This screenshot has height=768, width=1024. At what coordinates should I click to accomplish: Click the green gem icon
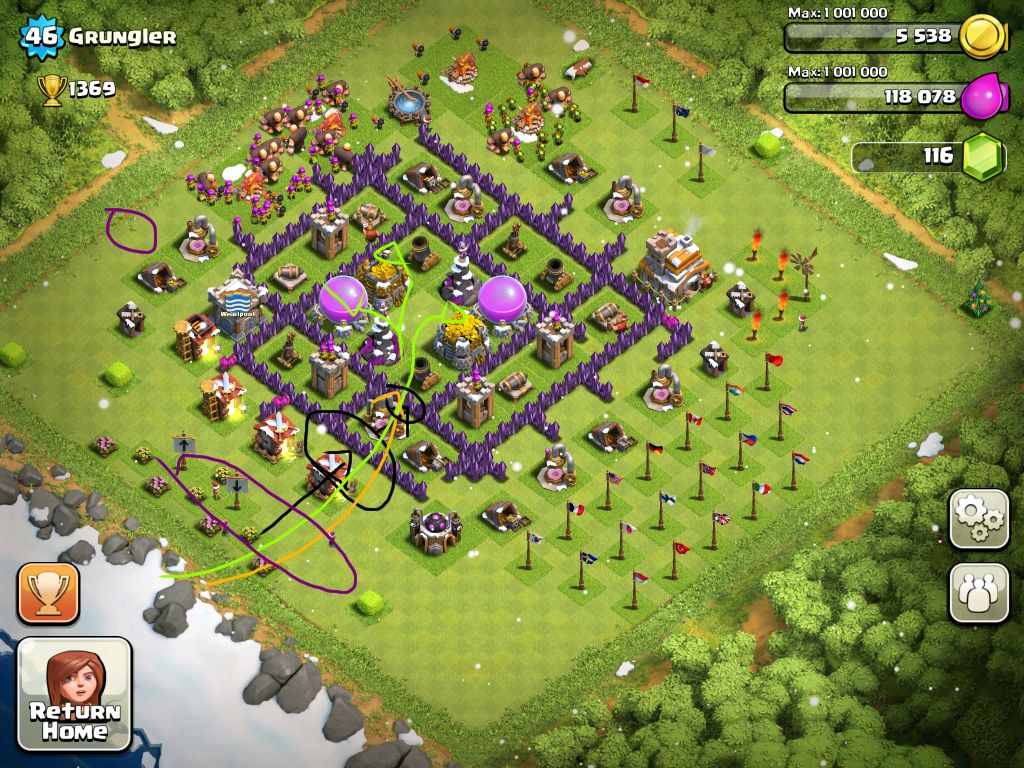(x=983, y=157)
